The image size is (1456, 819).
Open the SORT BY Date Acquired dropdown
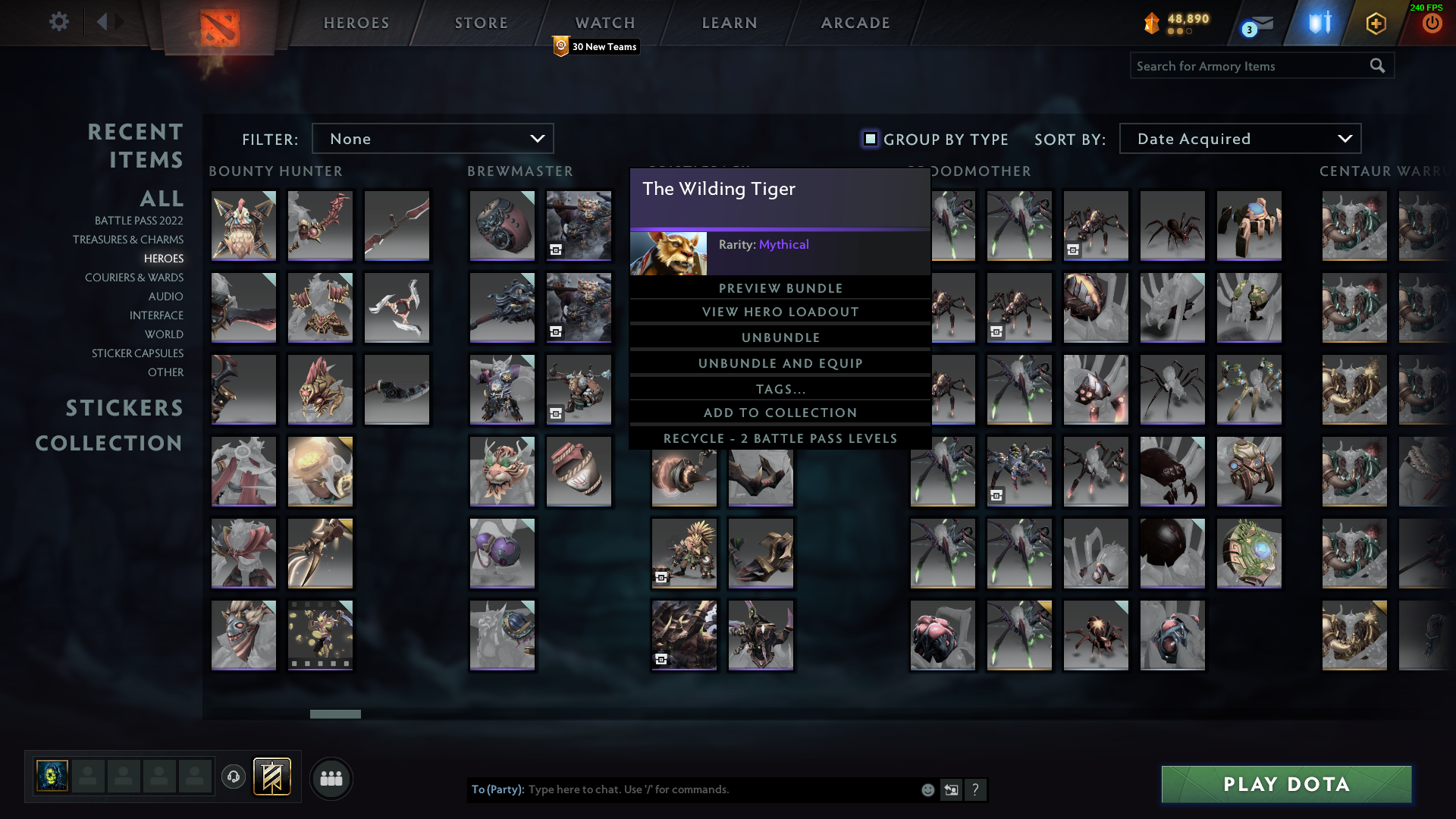1239,138
